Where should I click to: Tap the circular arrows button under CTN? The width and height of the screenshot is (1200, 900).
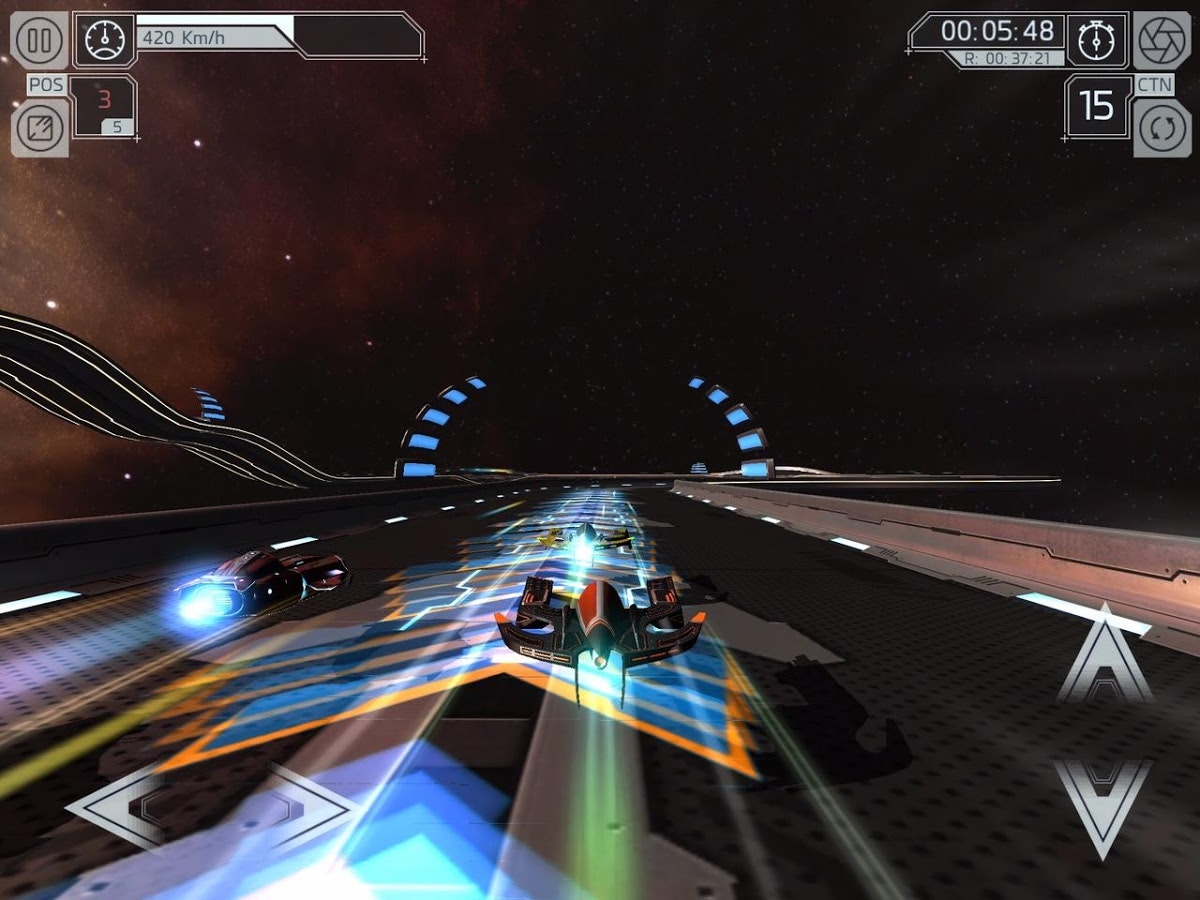pos(1162,128)
